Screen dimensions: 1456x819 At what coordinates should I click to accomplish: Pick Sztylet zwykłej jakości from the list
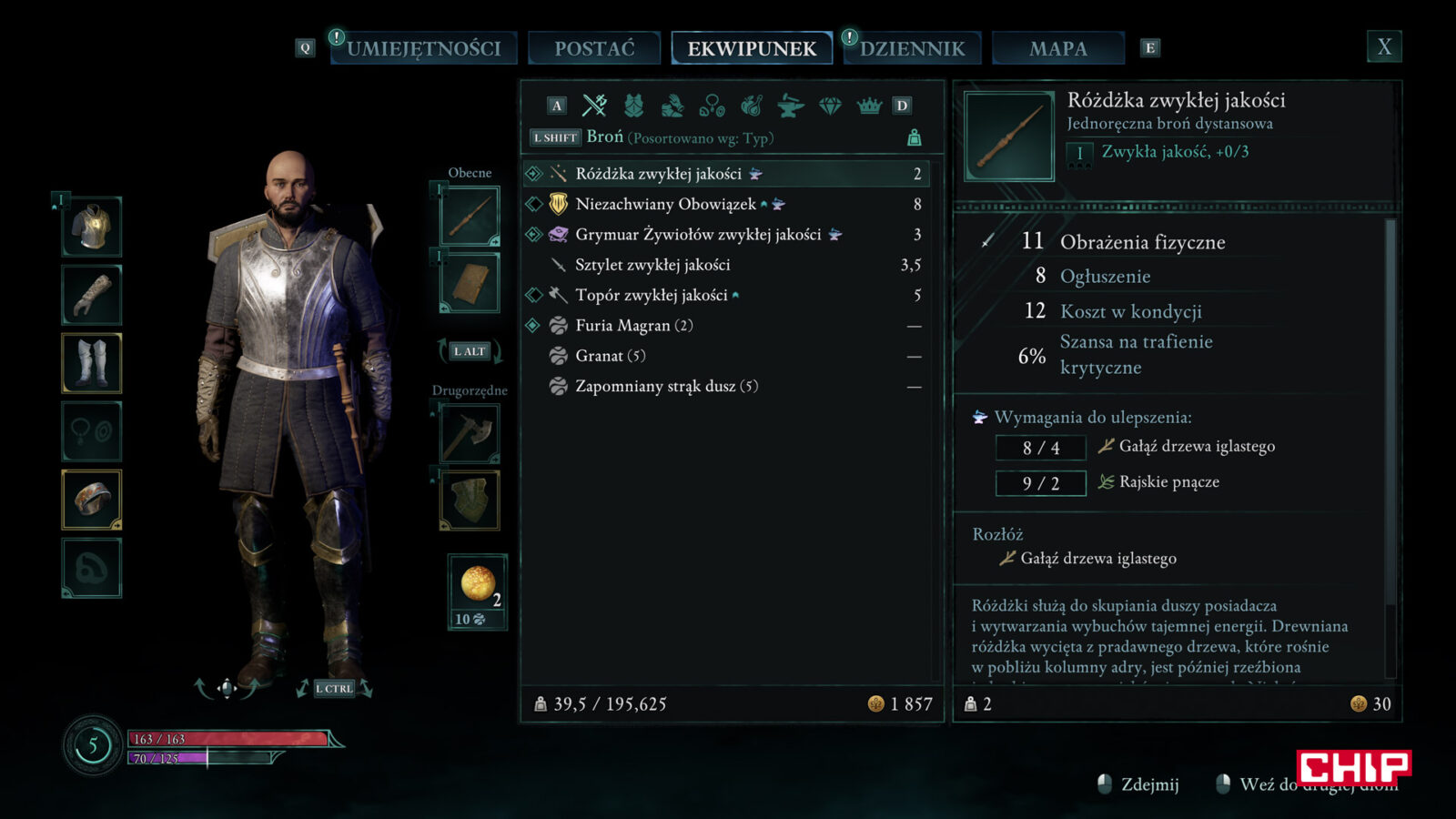(652, 265)
